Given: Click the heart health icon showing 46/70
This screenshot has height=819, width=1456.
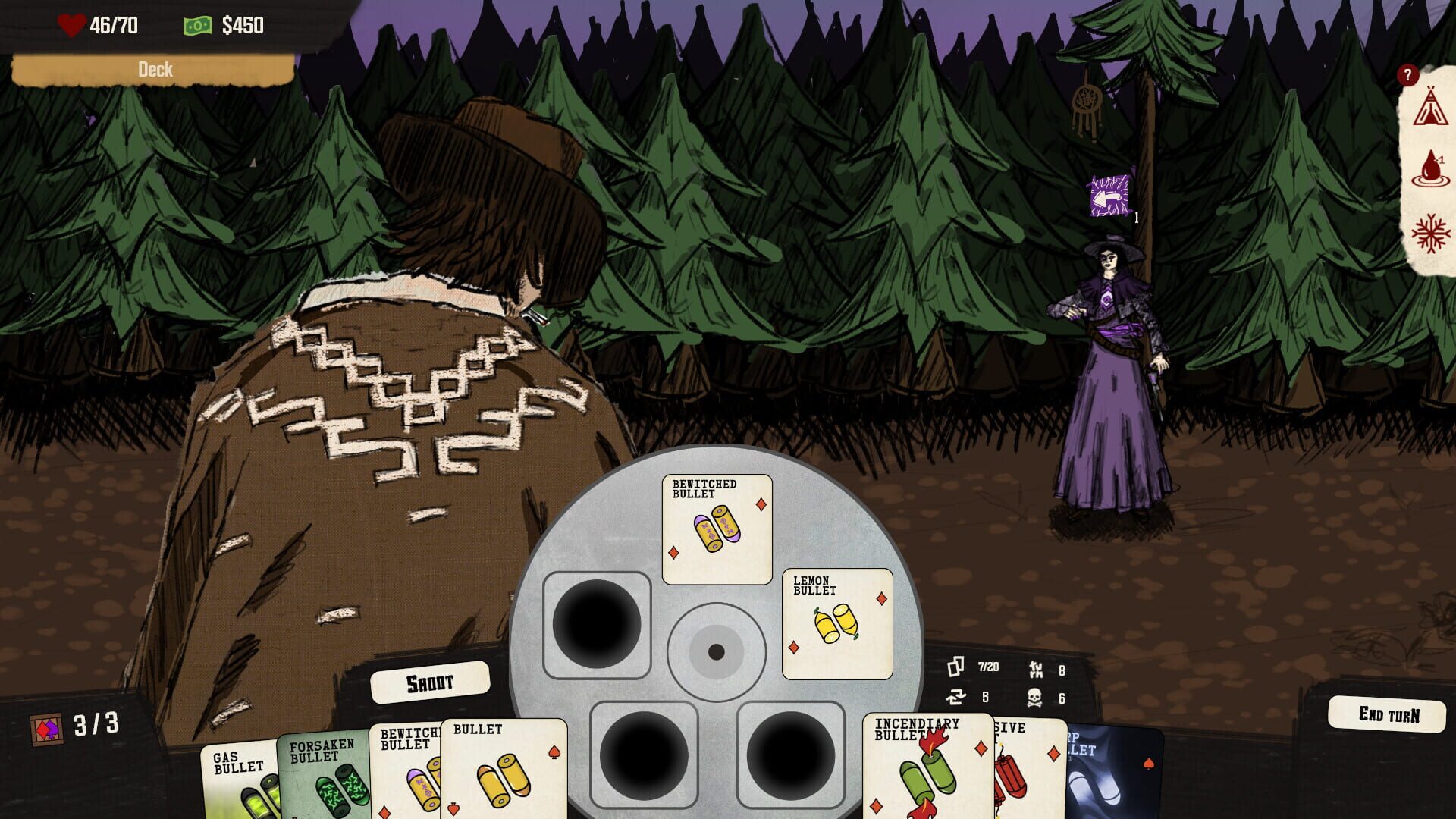Looking at the screenshot, I should pyautogui.click(x=71, y=23).
